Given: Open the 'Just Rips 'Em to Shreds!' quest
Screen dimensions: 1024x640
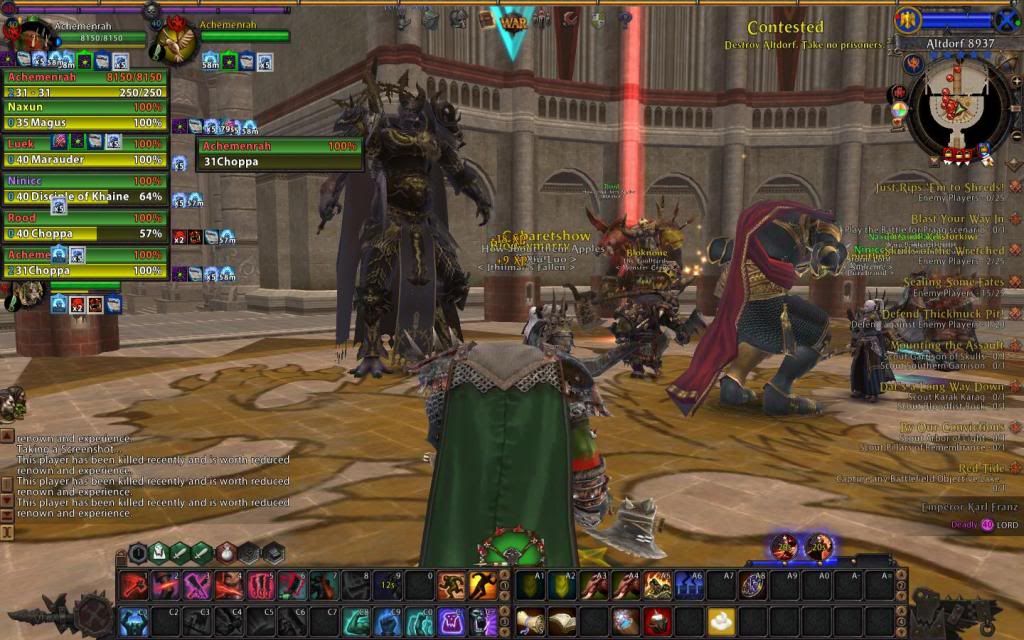Looking at the screenshot, I should [939, 187].
